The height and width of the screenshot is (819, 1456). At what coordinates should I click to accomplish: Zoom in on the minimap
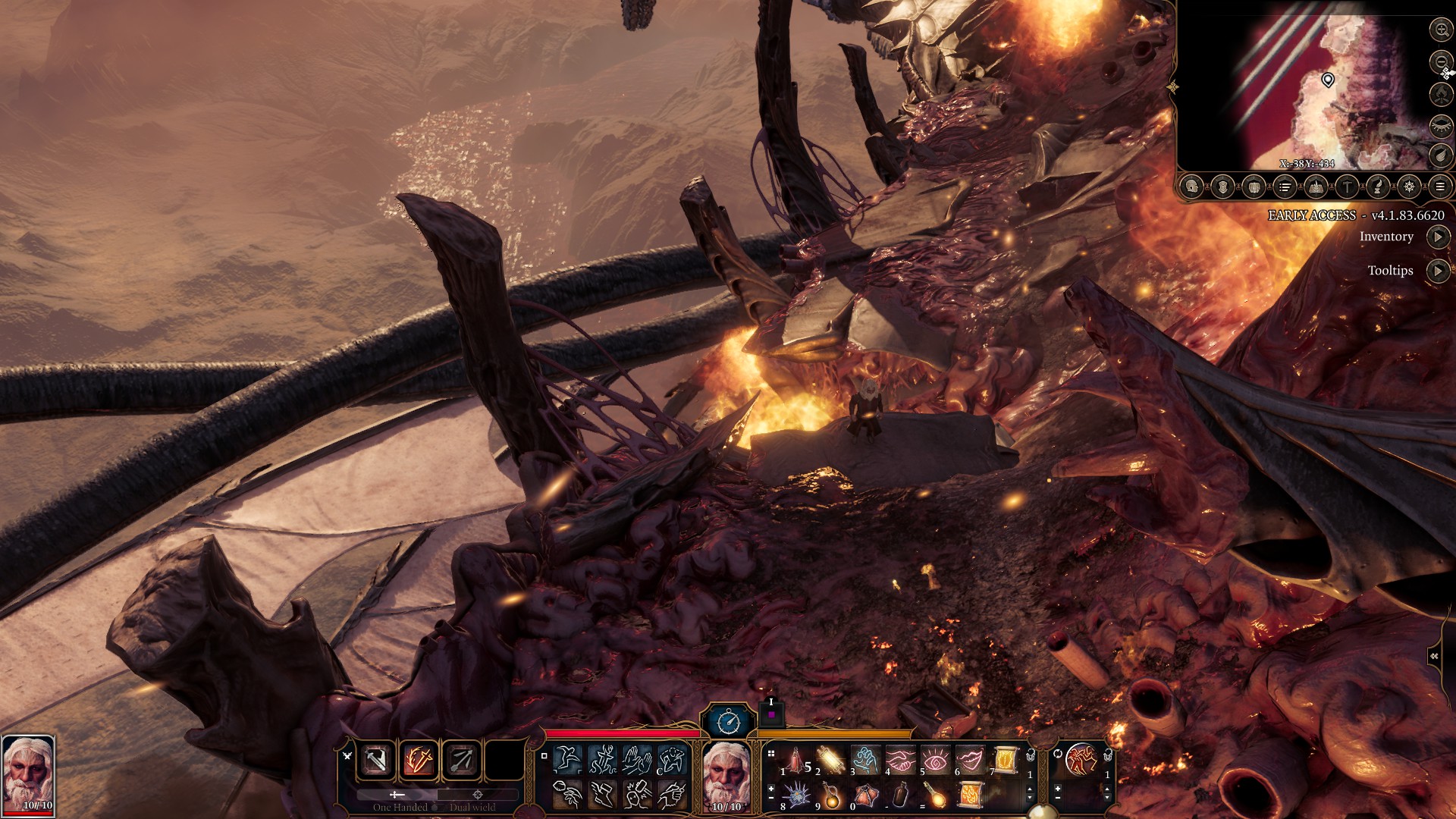point(1440,30)
